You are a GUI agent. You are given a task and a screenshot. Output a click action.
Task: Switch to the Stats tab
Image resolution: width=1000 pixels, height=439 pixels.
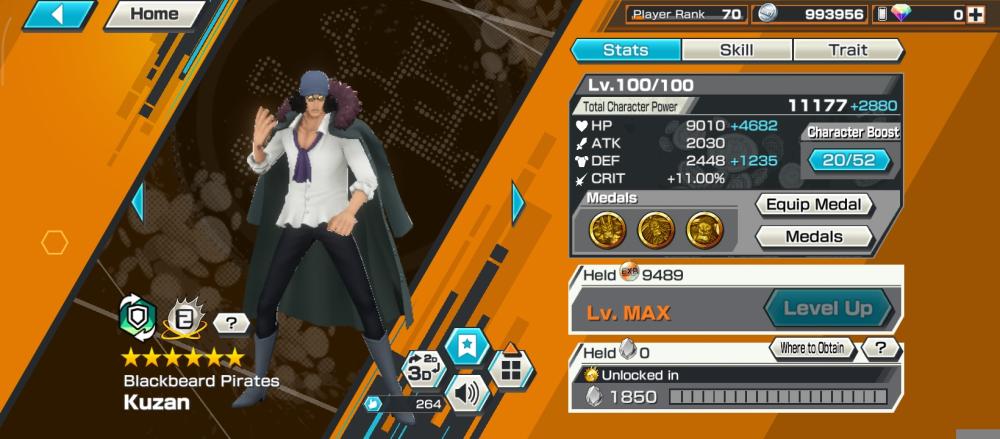(x=626, y=50)
